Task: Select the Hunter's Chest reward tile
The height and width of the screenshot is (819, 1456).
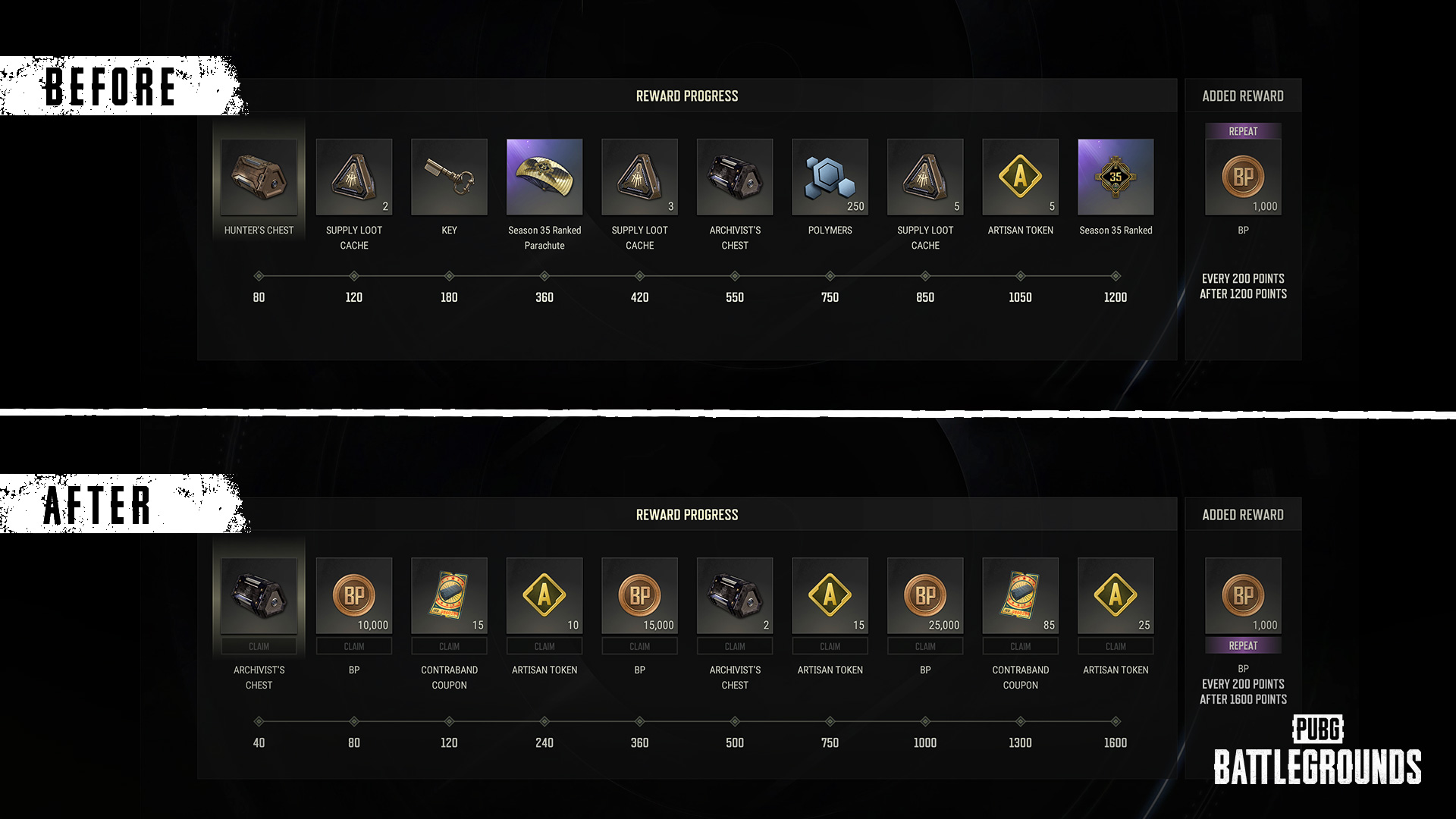Action: 259,177
